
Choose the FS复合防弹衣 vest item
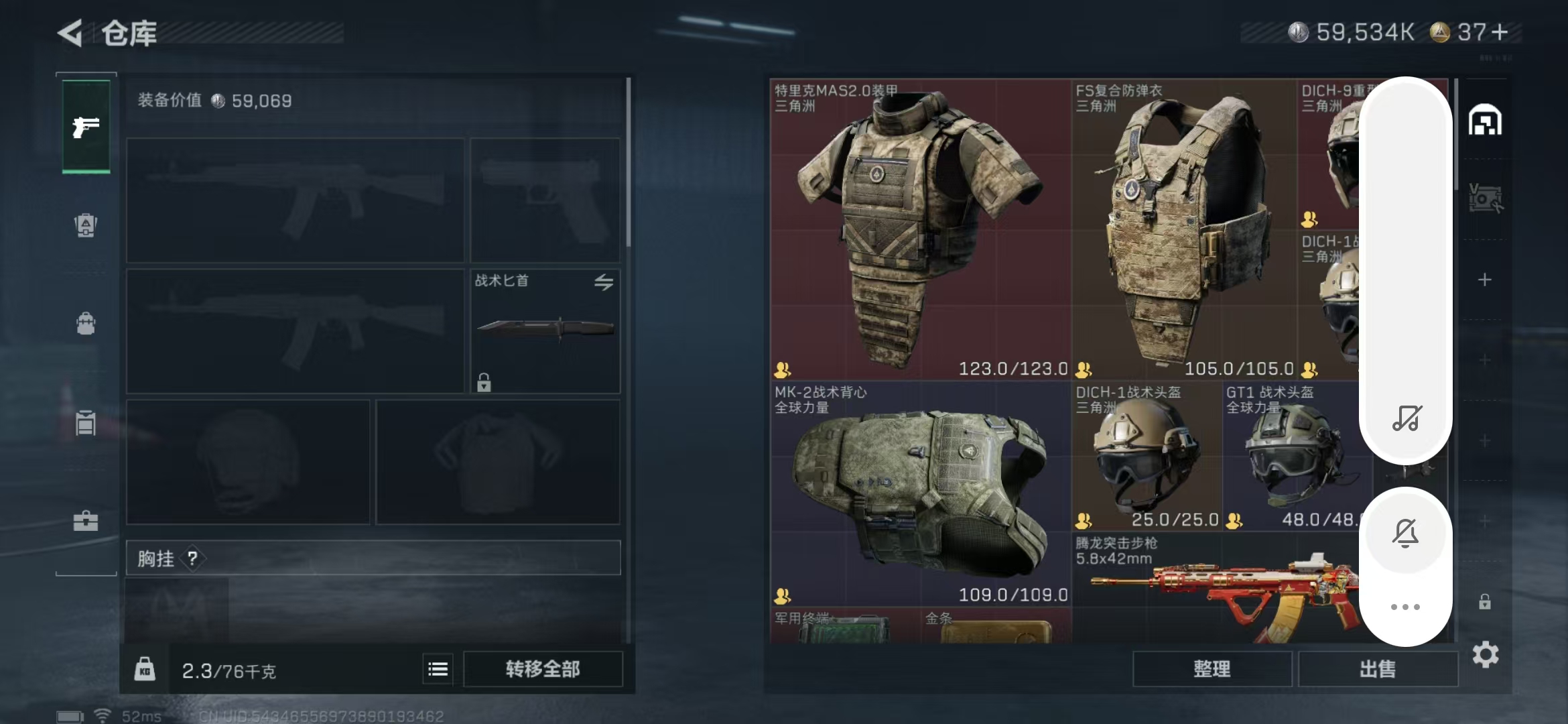[x=1183, y=229]
